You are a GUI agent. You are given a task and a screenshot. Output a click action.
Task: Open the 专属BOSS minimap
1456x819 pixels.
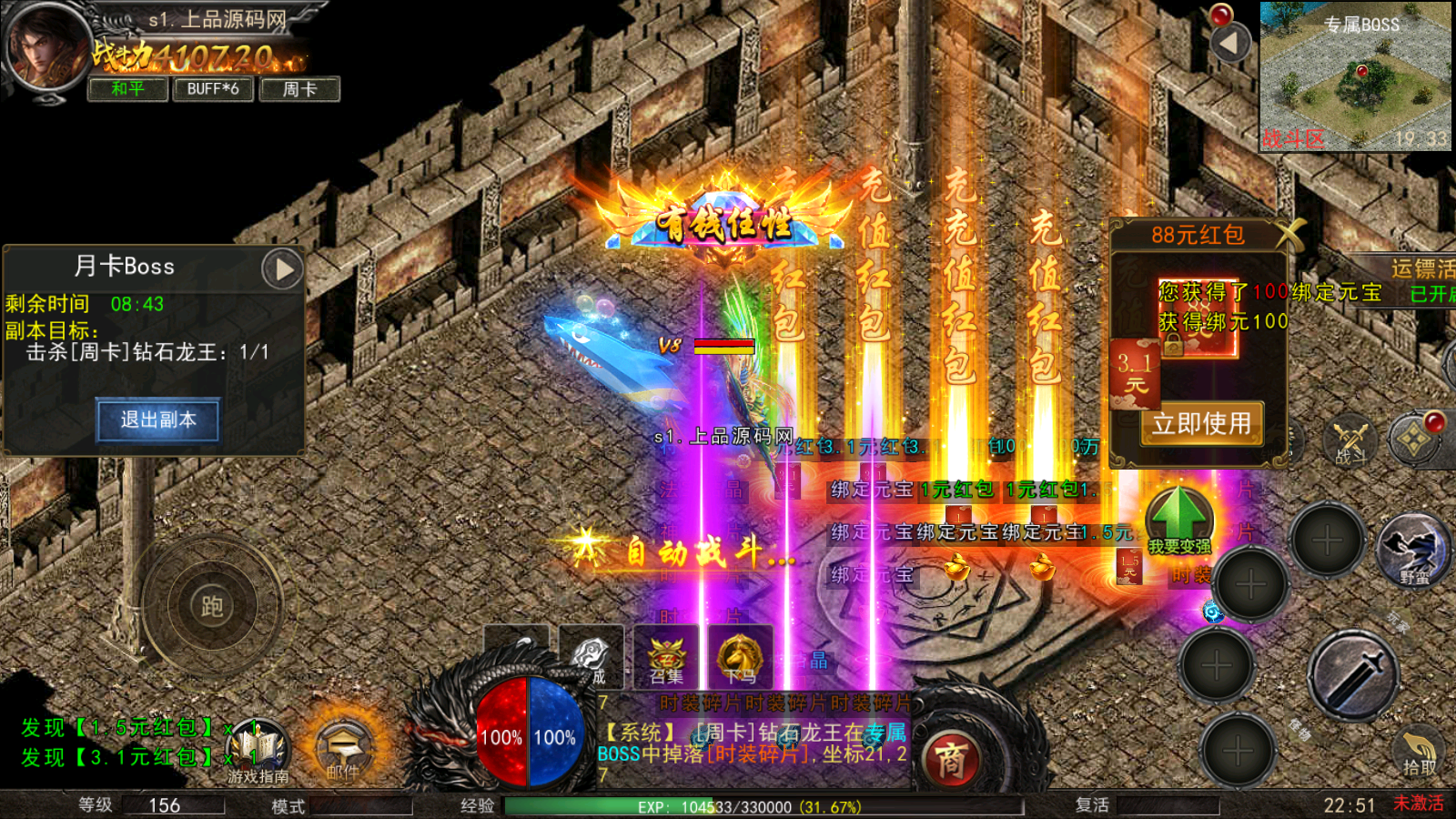[x=1356, y=77]
